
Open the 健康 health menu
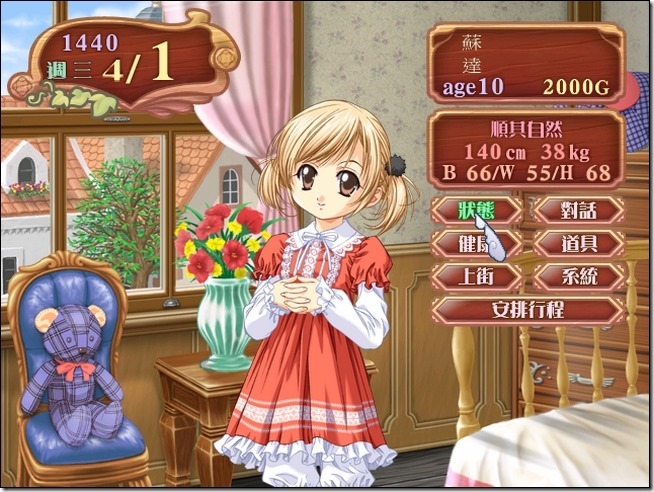pyautogui.click(x=476, y=243)
